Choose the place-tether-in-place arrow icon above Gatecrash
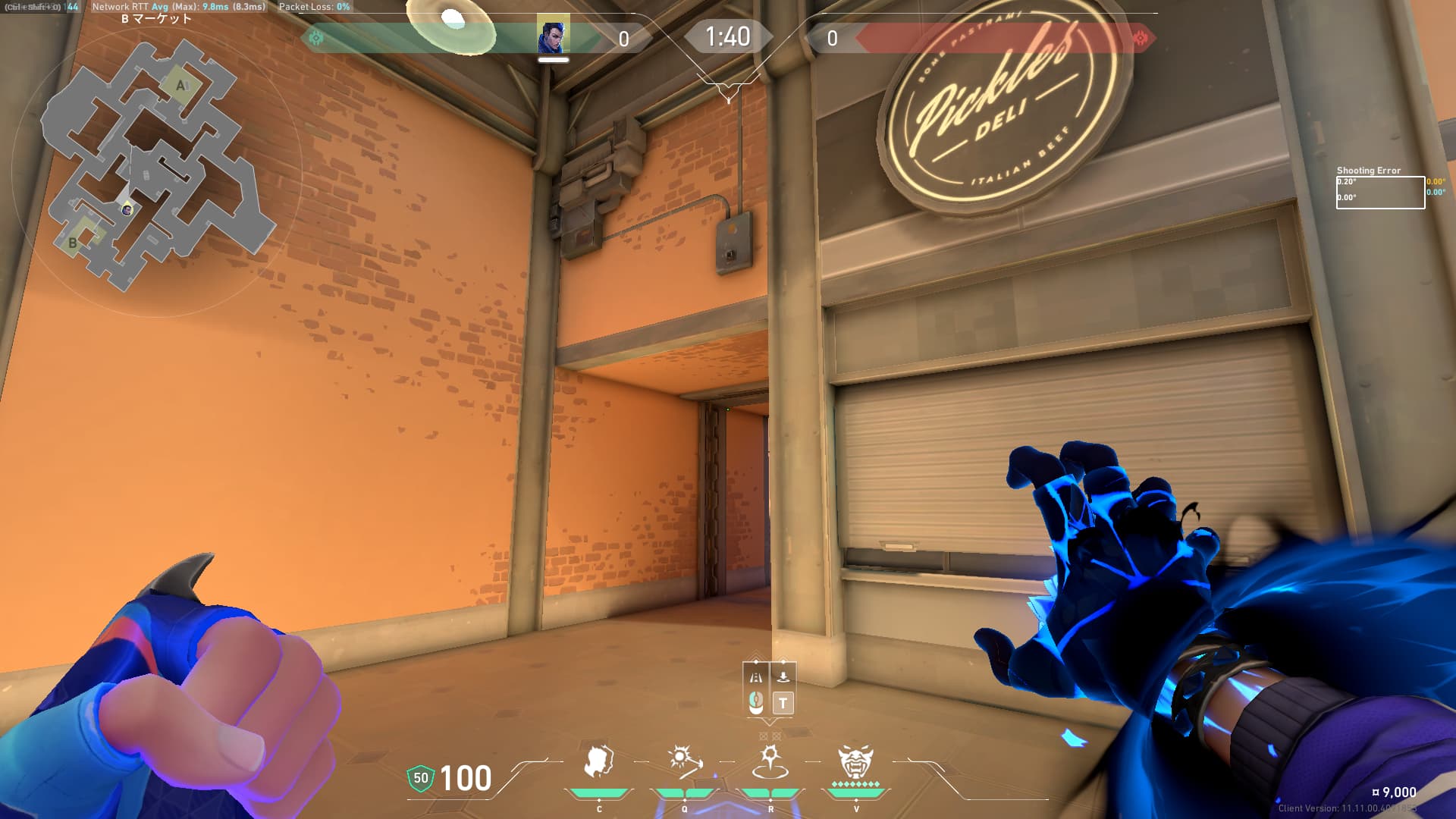 point(783,675)
